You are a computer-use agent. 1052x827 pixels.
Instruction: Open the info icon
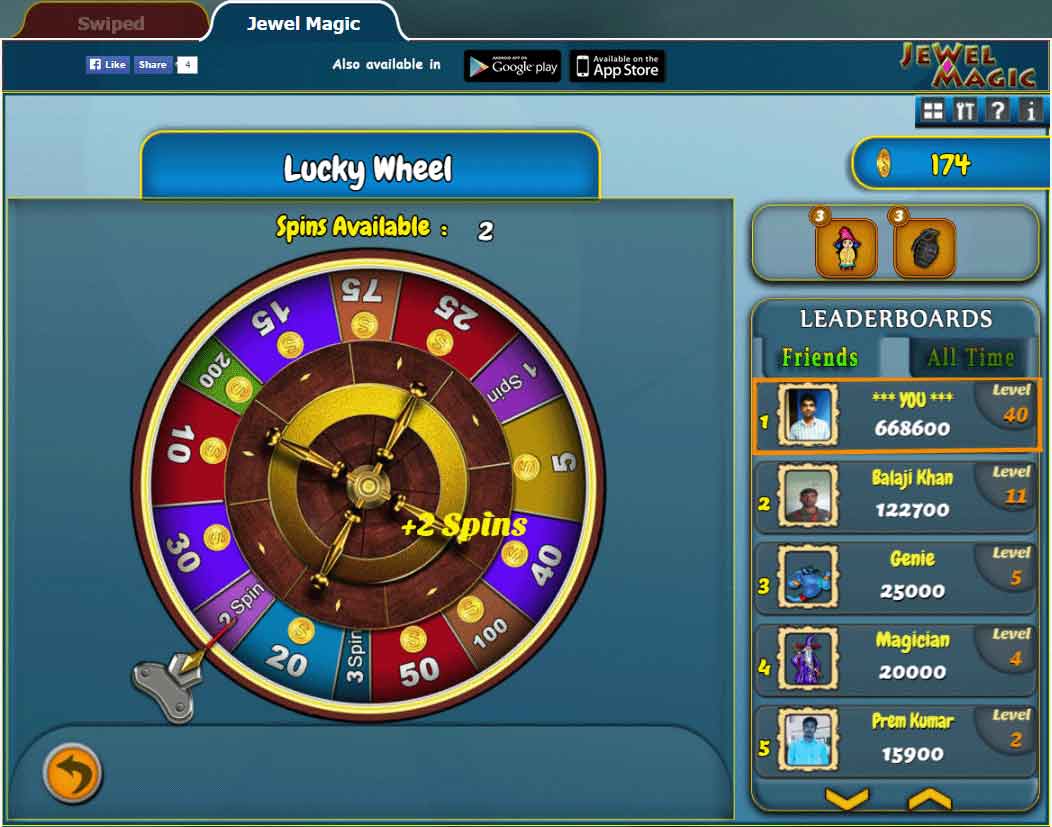click(1030, 111)
